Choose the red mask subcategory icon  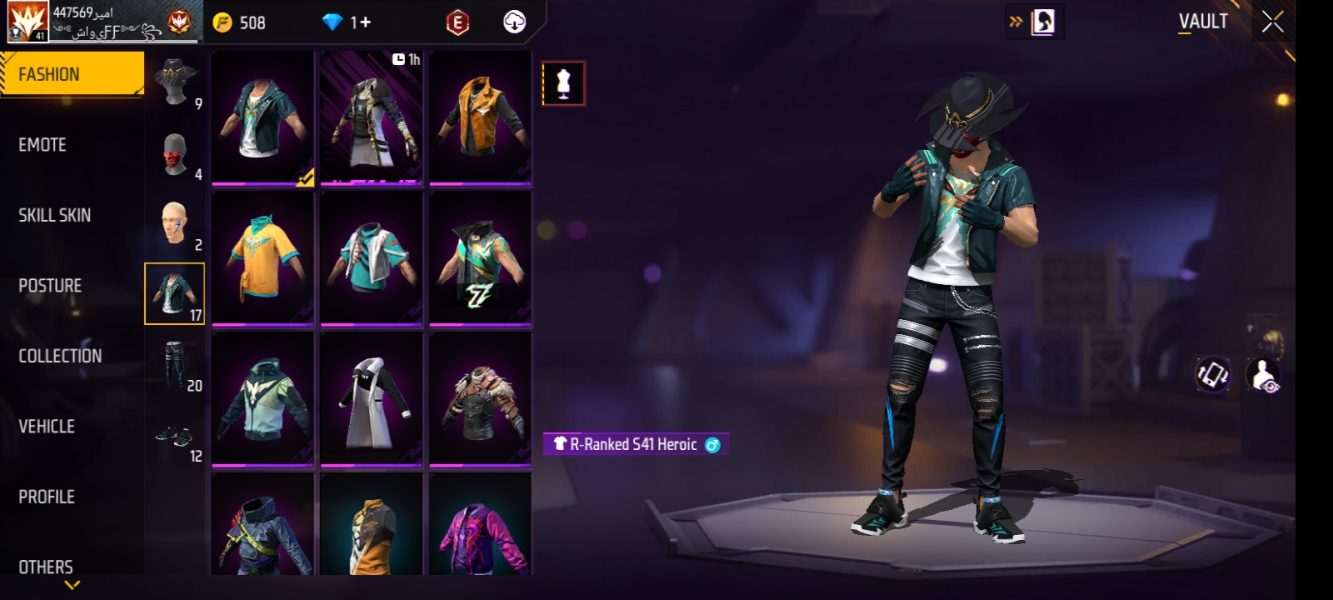coord(175,155)
